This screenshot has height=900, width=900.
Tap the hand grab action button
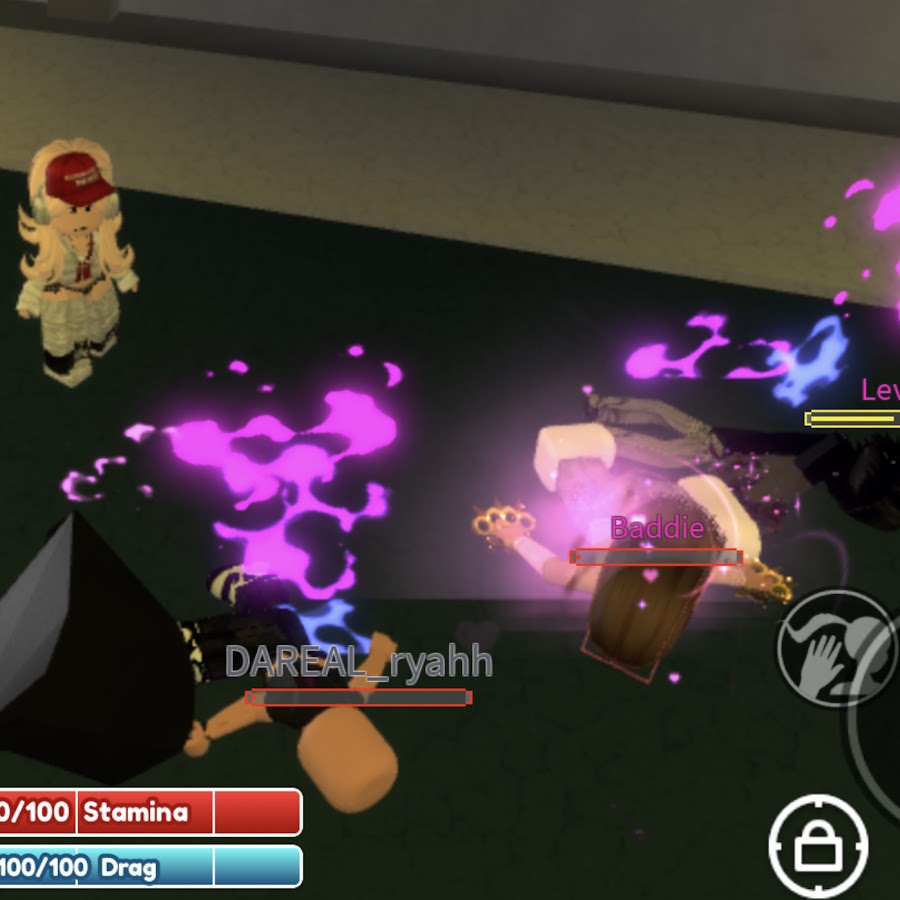[x=836, y=647]
